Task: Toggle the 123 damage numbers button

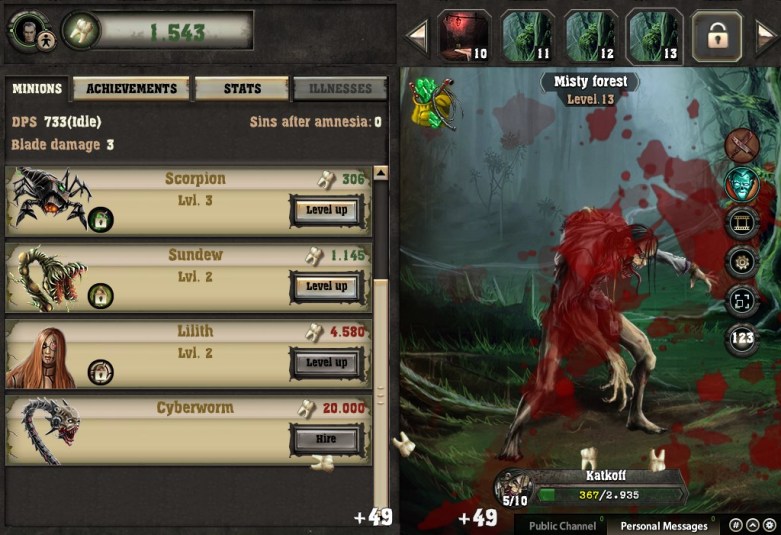Action: [x=742, y=338]
